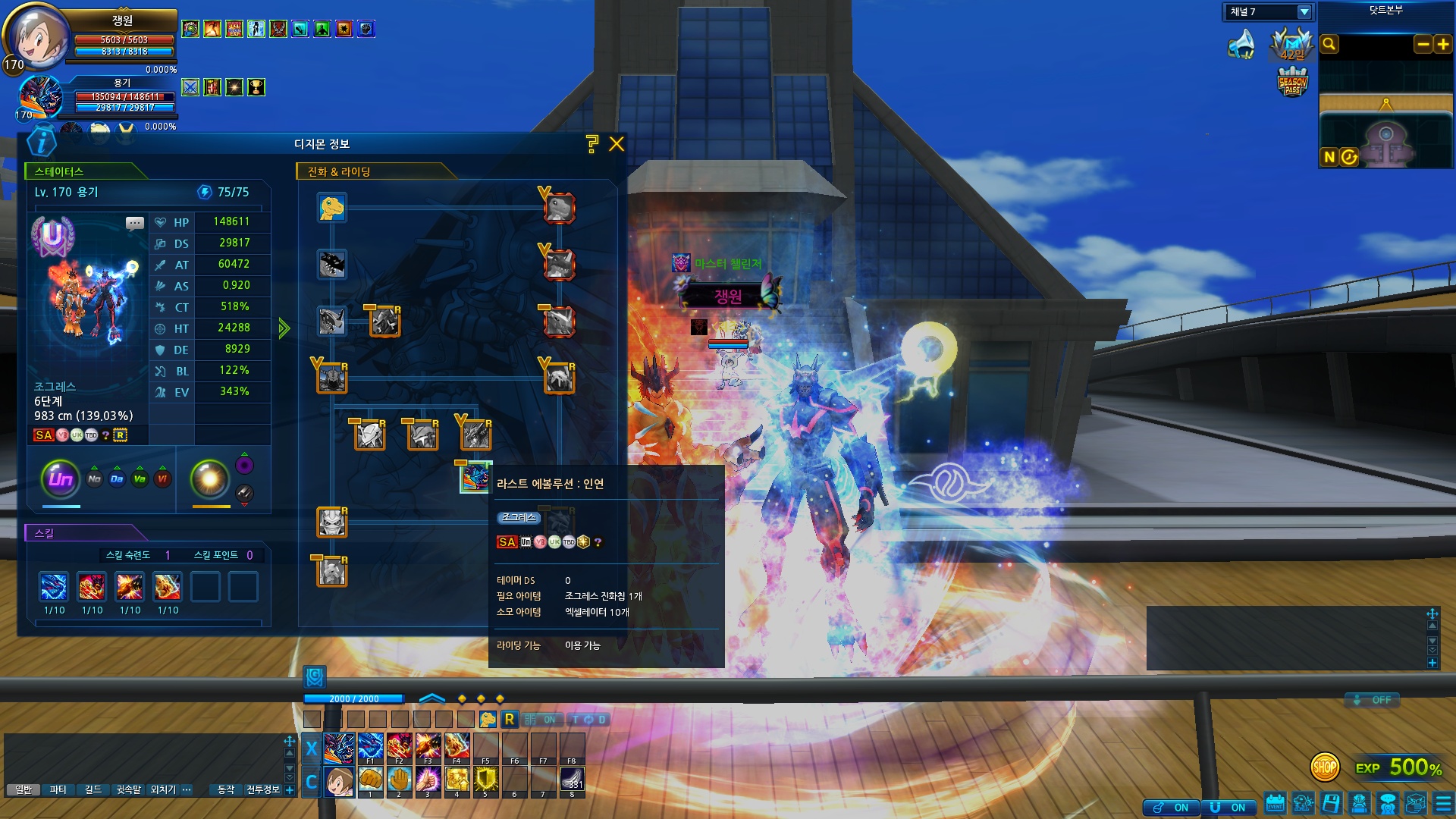Close the Digimon info window

click(617, 144)
